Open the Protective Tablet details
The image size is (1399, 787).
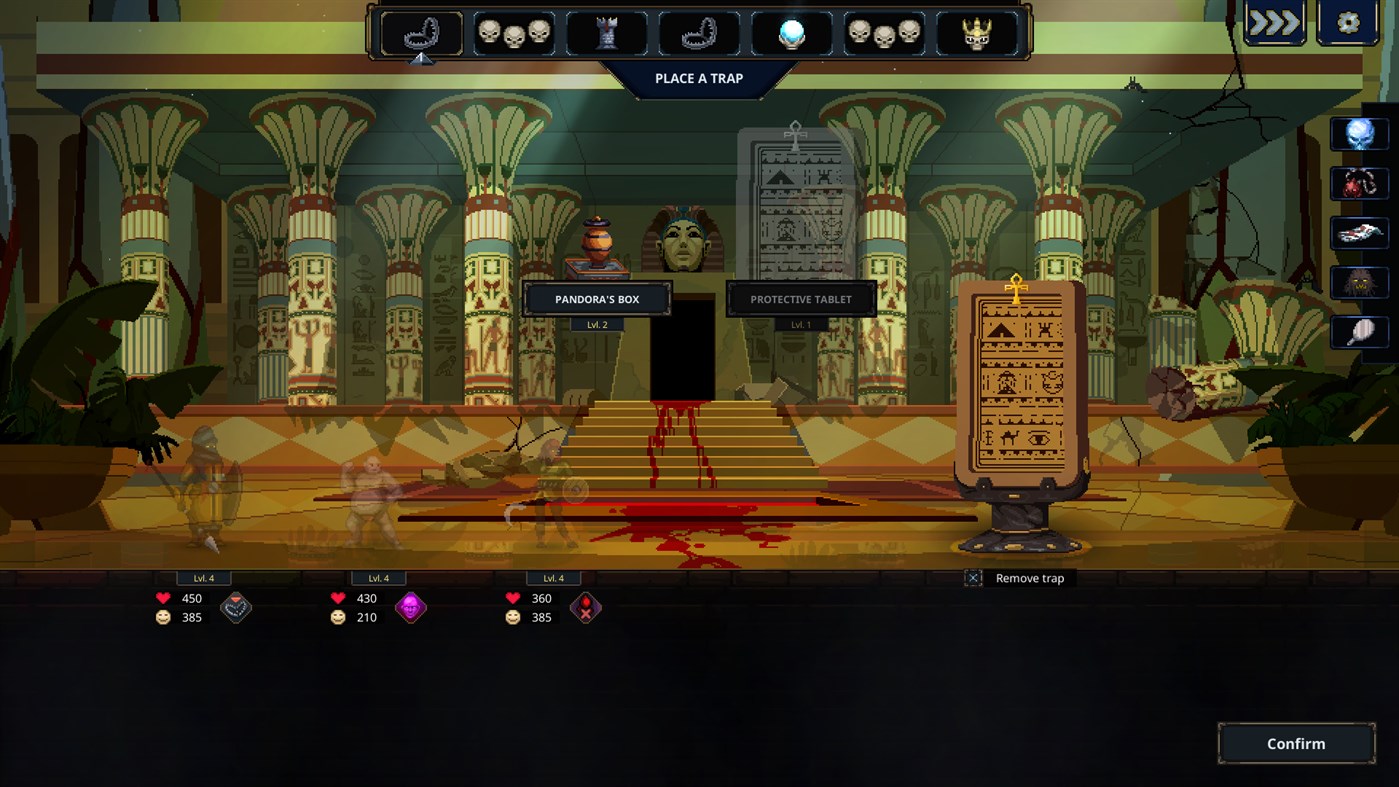point(800,298)
